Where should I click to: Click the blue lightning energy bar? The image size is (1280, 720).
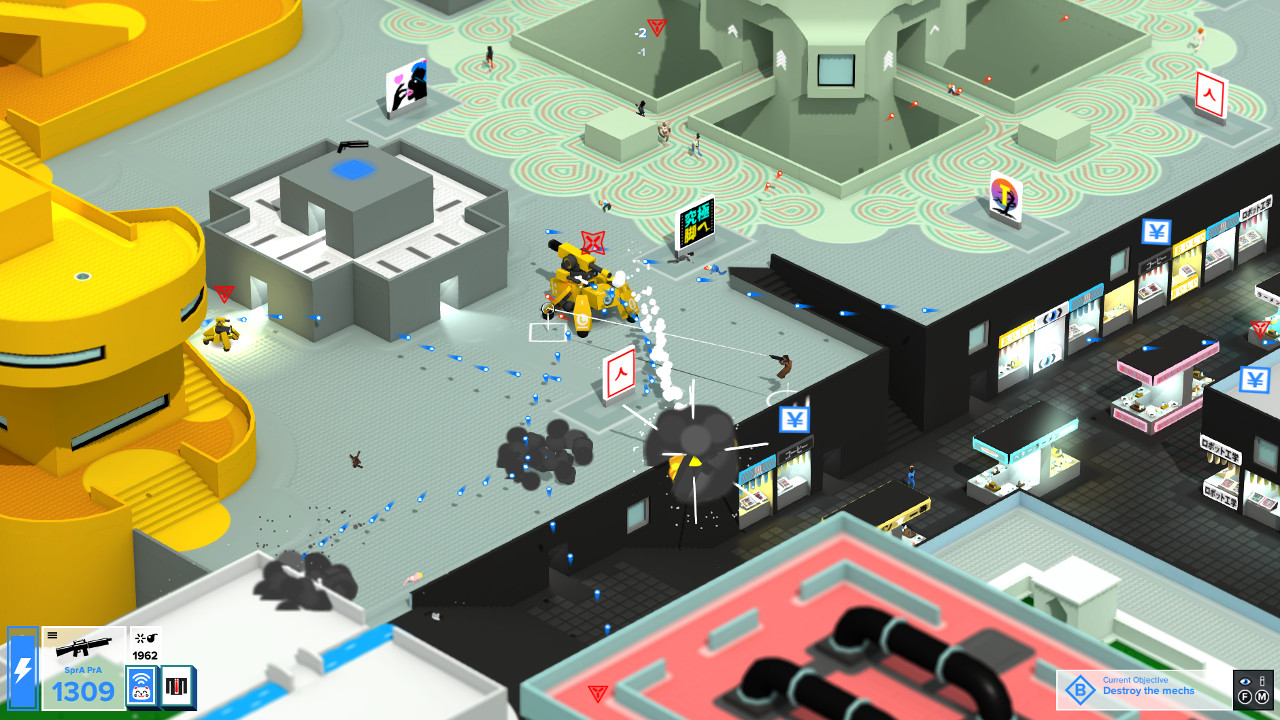pos(23,667)
